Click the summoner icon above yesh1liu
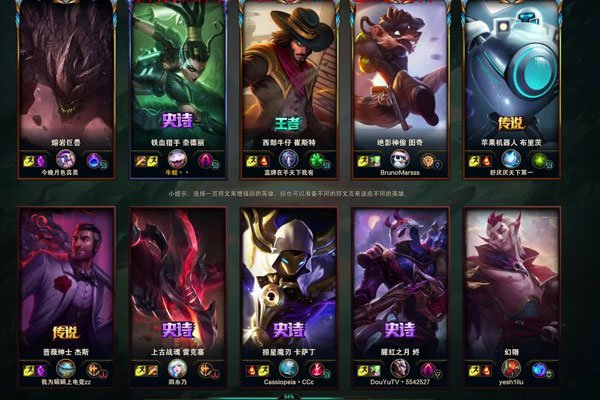 click(x=511, y=368)
